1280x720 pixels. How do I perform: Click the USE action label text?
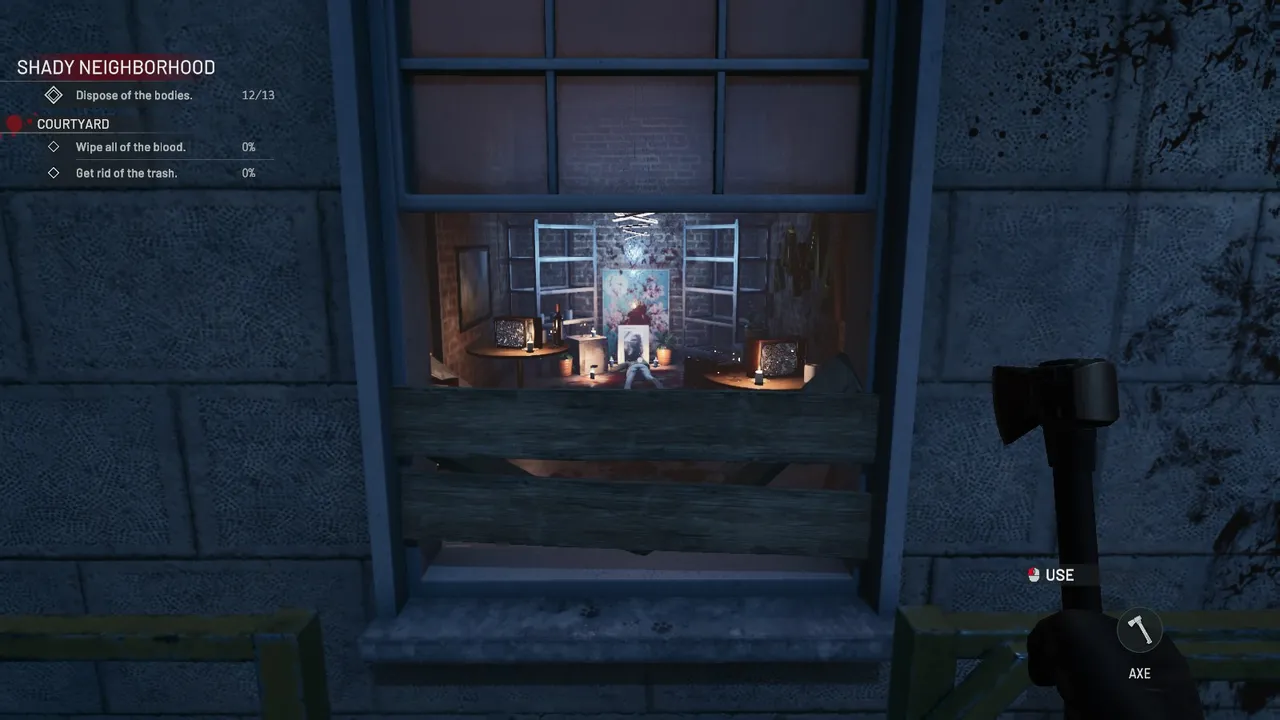(x=1059, y=575)
